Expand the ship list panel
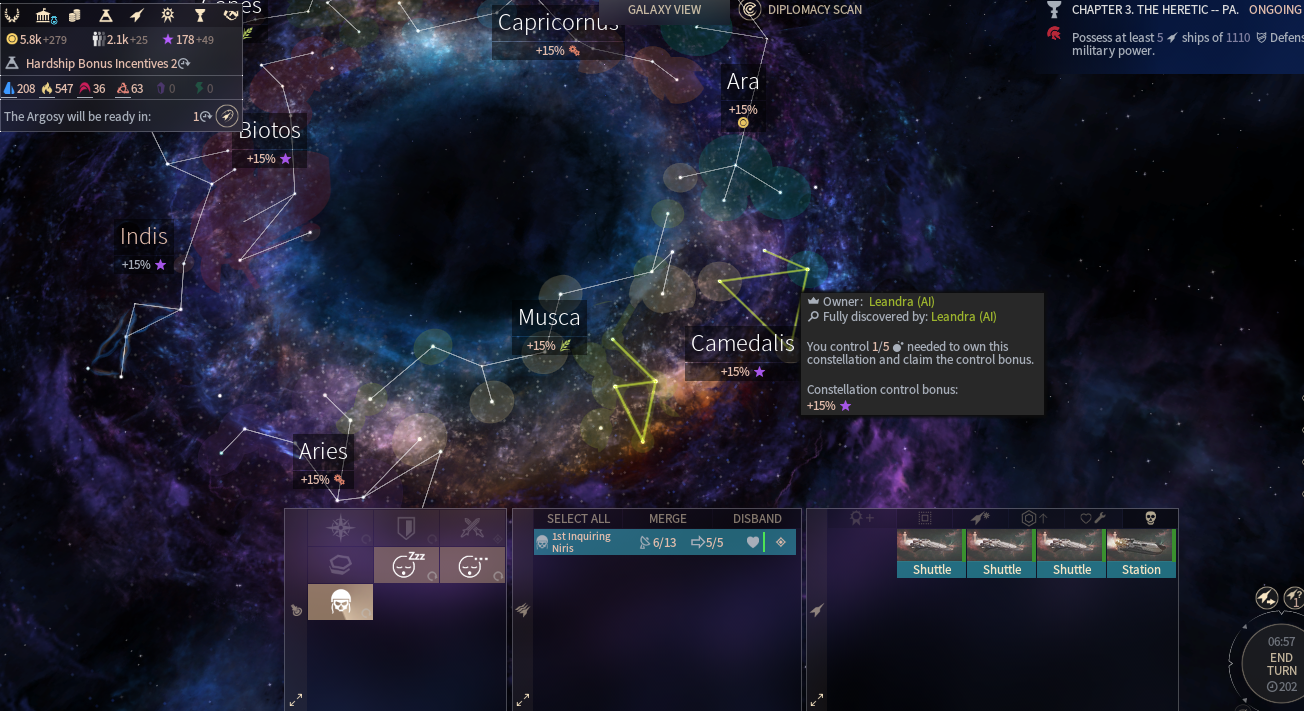This screenshot has height=711, width=1304. click(x=817, y=700)
